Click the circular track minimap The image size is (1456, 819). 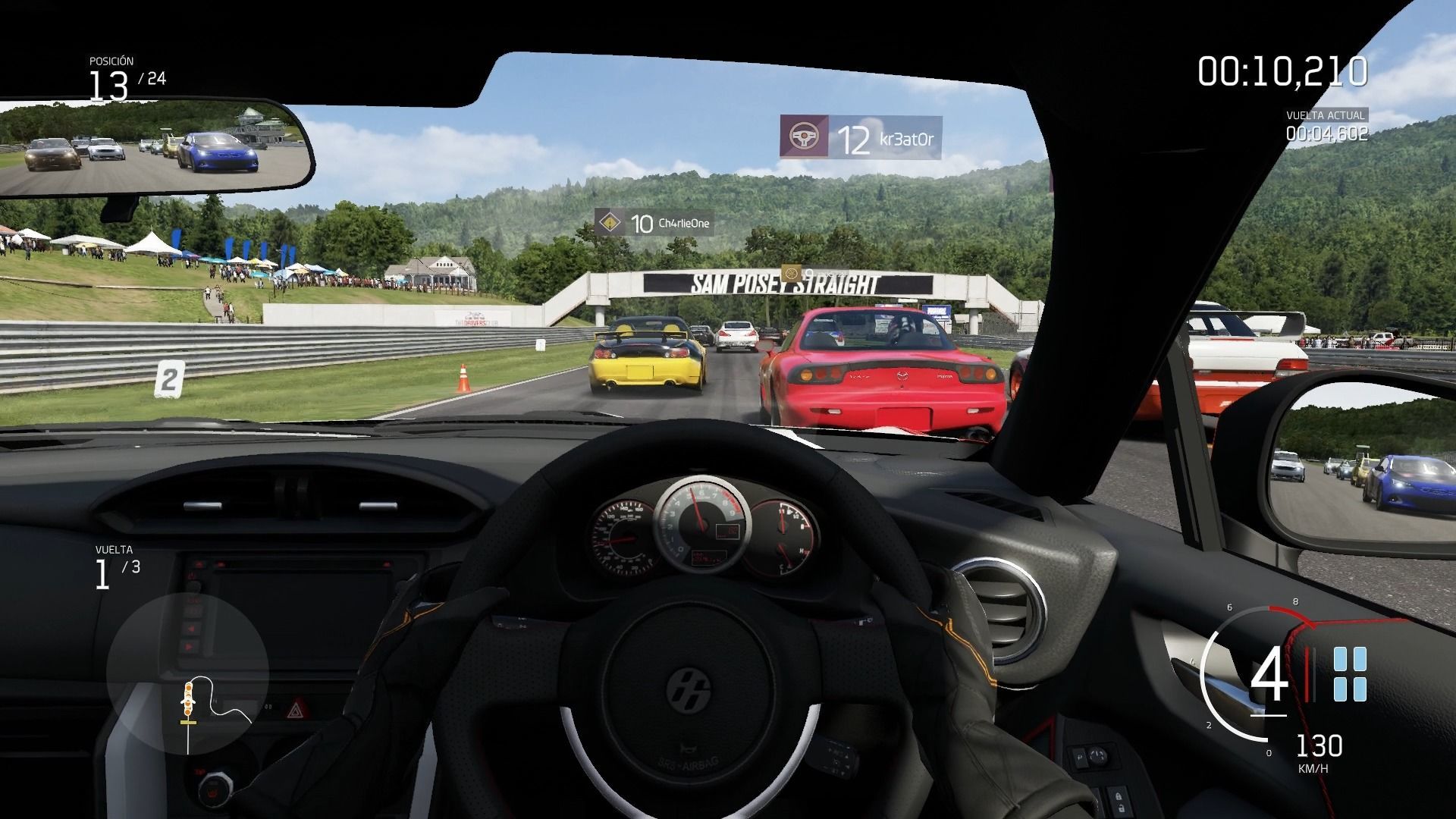tap(187, 674)
